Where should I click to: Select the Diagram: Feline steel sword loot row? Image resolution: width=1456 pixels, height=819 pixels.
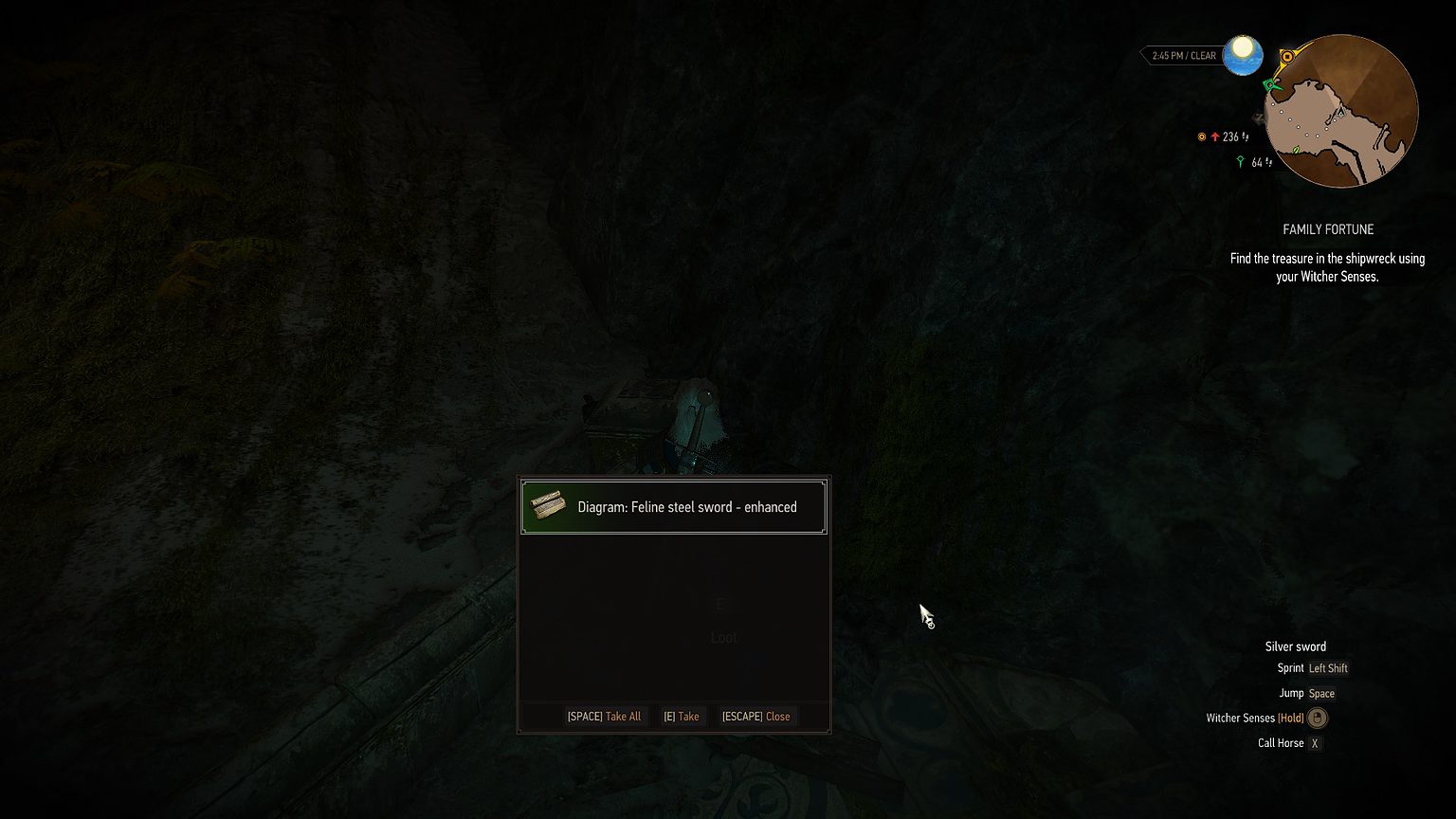tap(673, 506)
